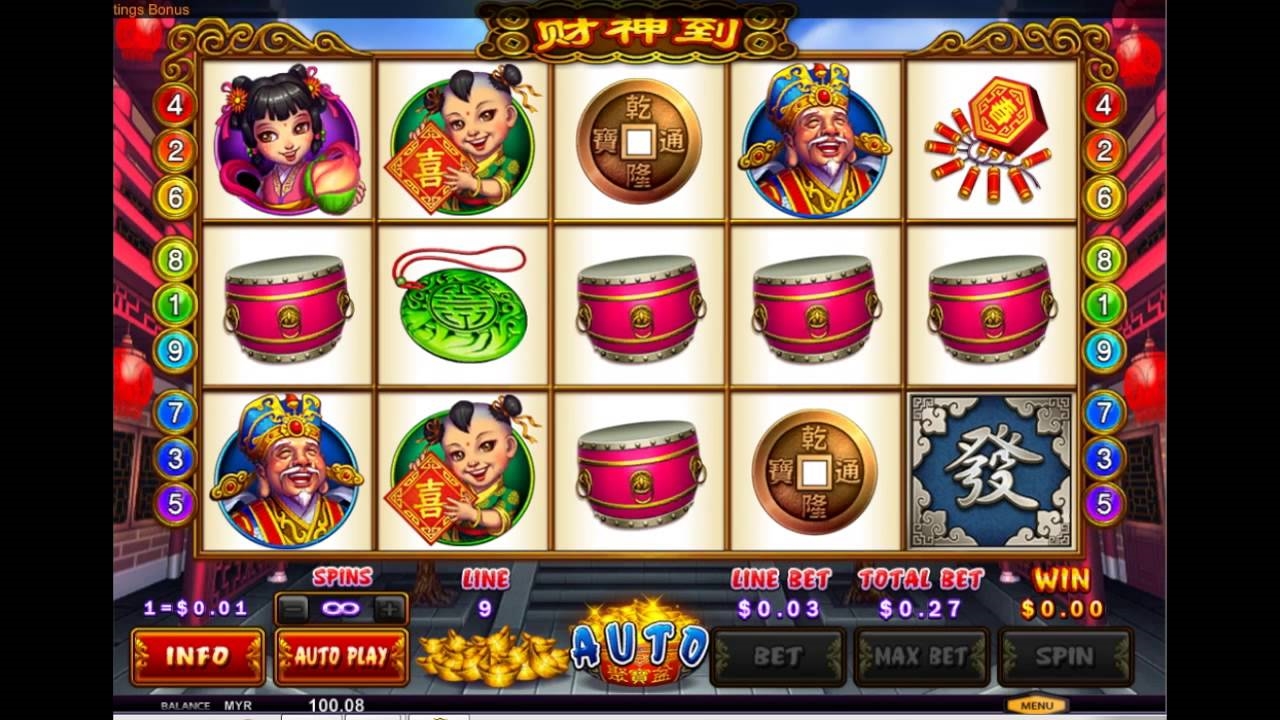Image resolution: width=1280 pixels, height=720 pixels.
Task: Toggle AUTO PLAY mode on
Action: (341, 657)
